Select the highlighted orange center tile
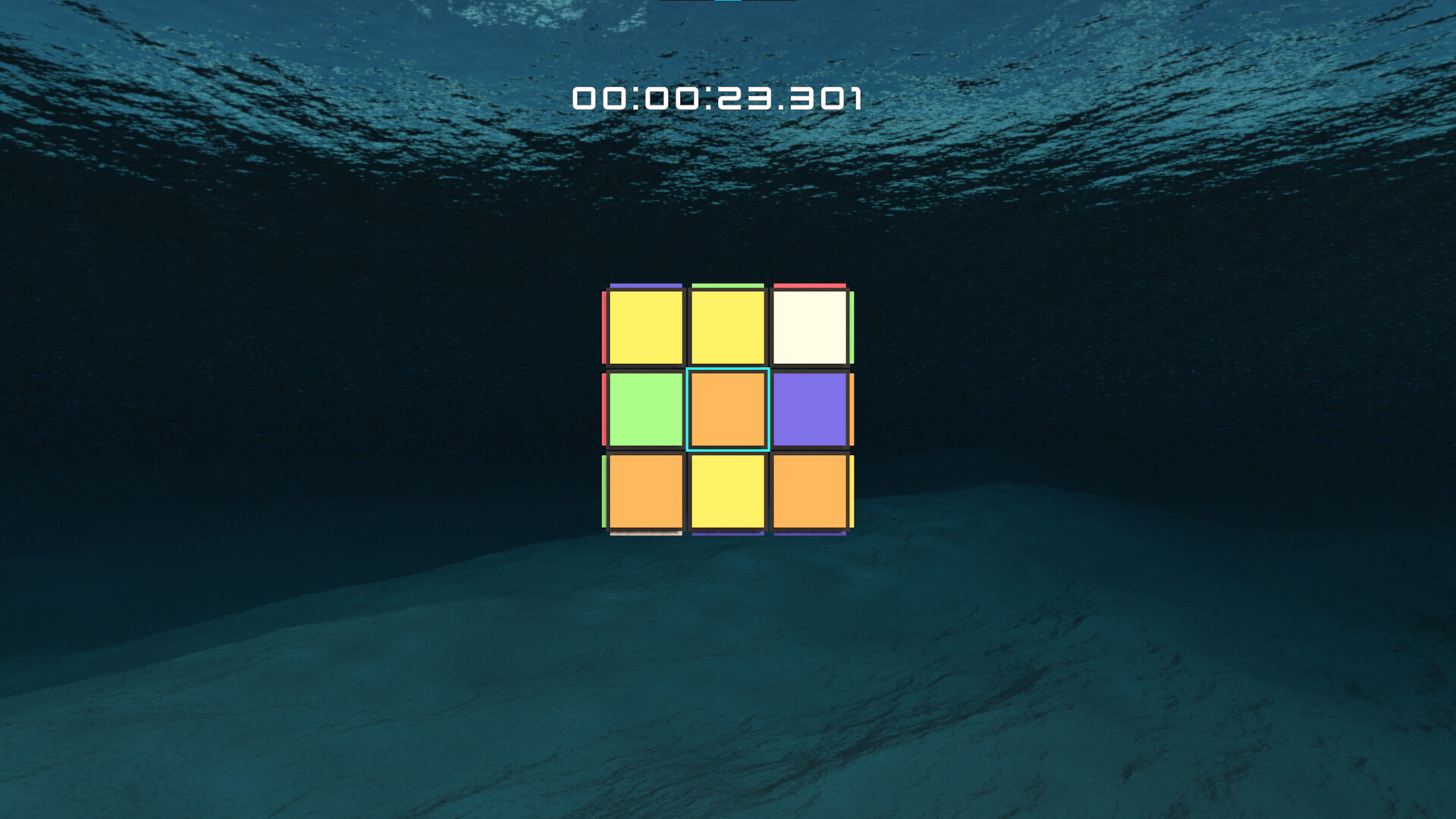 (x=726, y=408)
